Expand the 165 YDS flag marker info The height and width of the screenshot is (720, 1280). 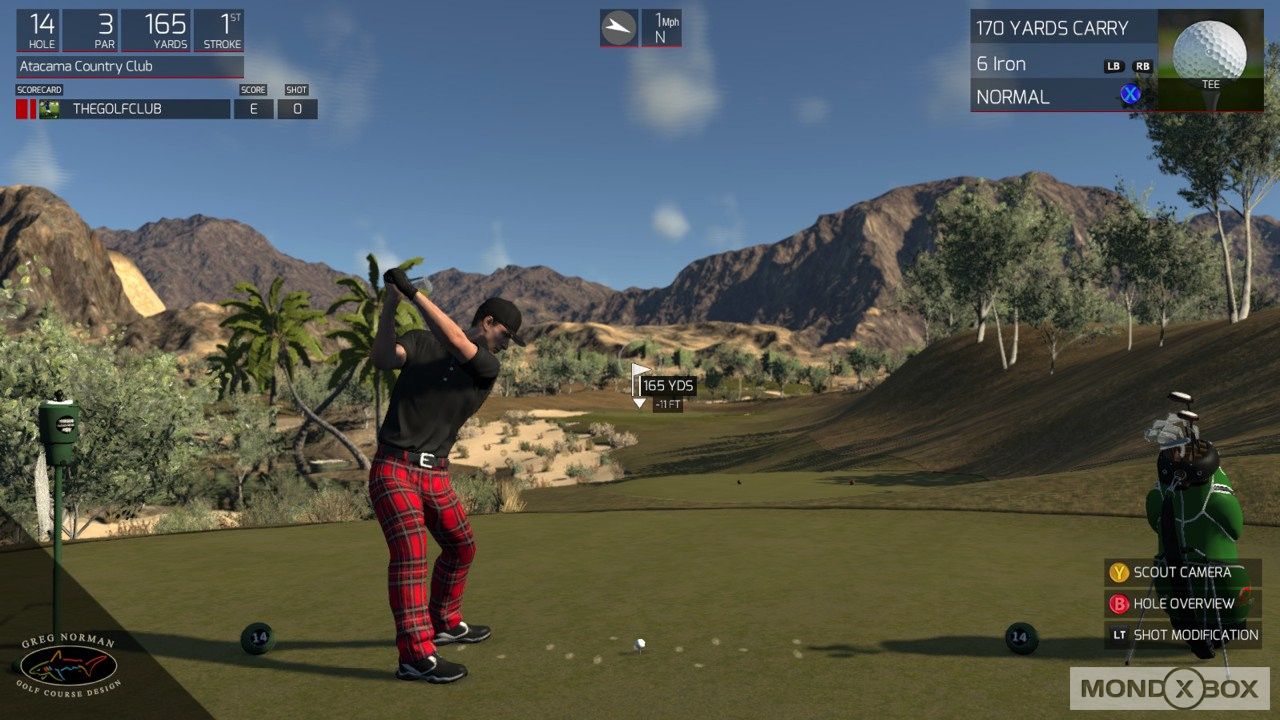pyautogui.click(x=668, y=386)
